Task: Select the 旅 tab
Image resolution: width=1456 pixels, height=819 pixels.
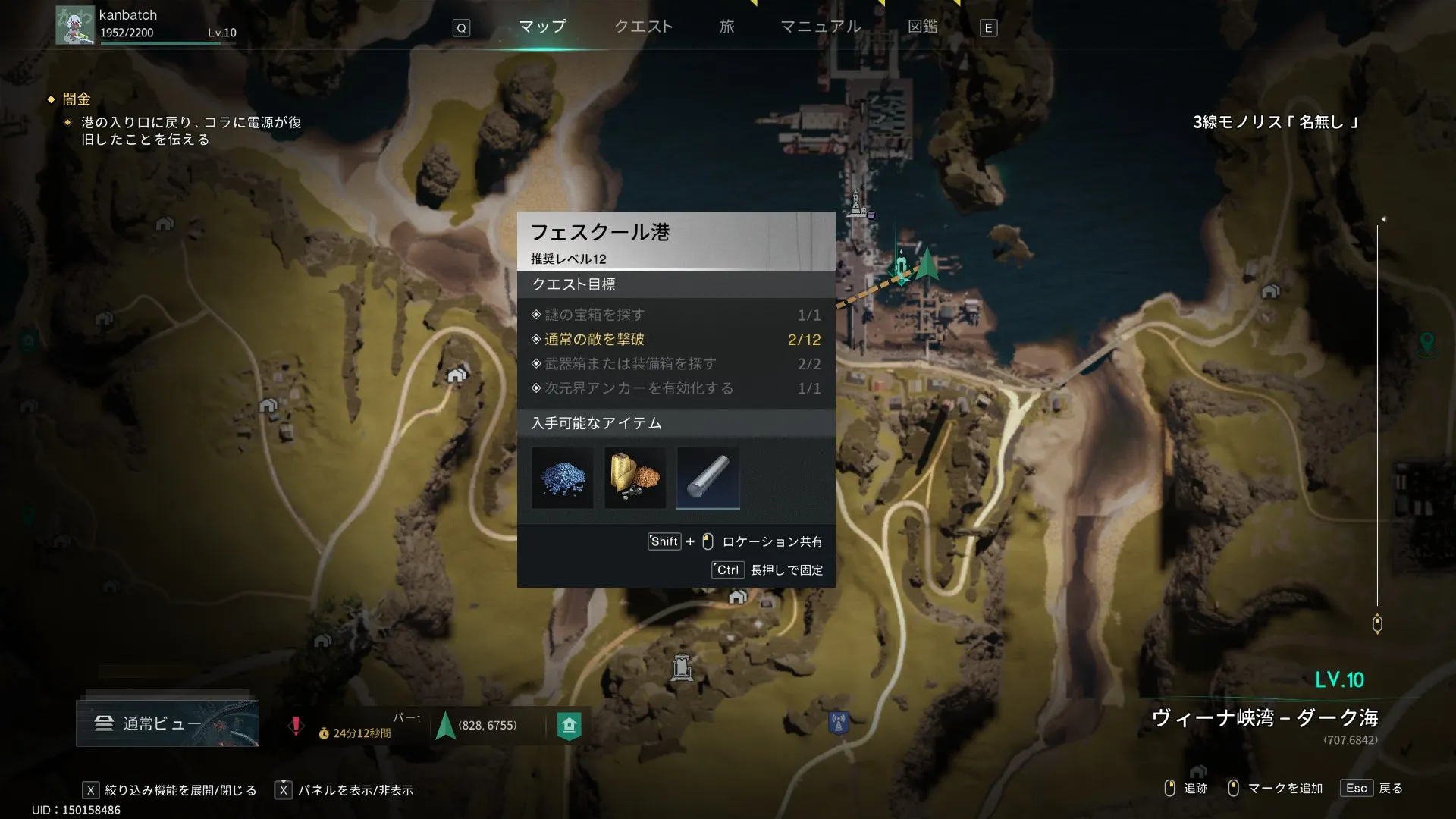Action: [x=726, y=27]
